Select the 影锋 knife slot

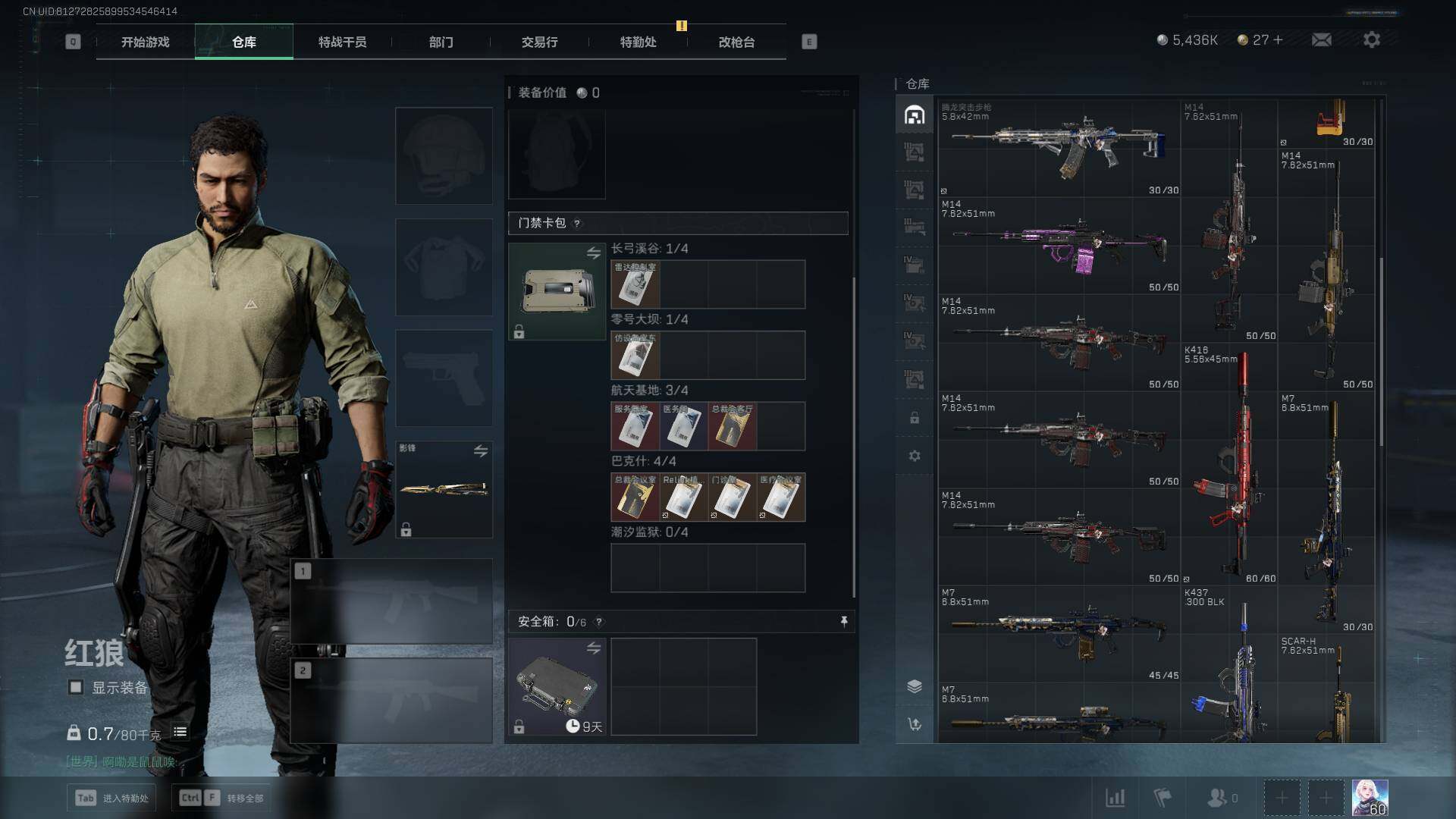[x=444, y=489]
